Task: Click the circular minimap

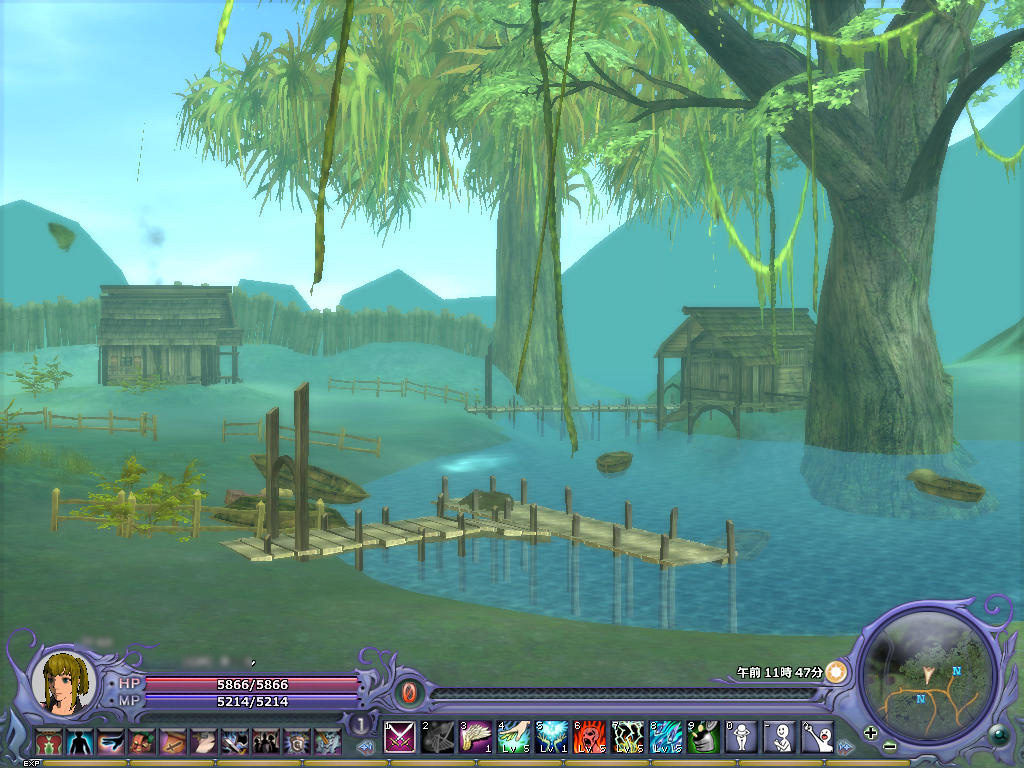Action: [929, 674]
